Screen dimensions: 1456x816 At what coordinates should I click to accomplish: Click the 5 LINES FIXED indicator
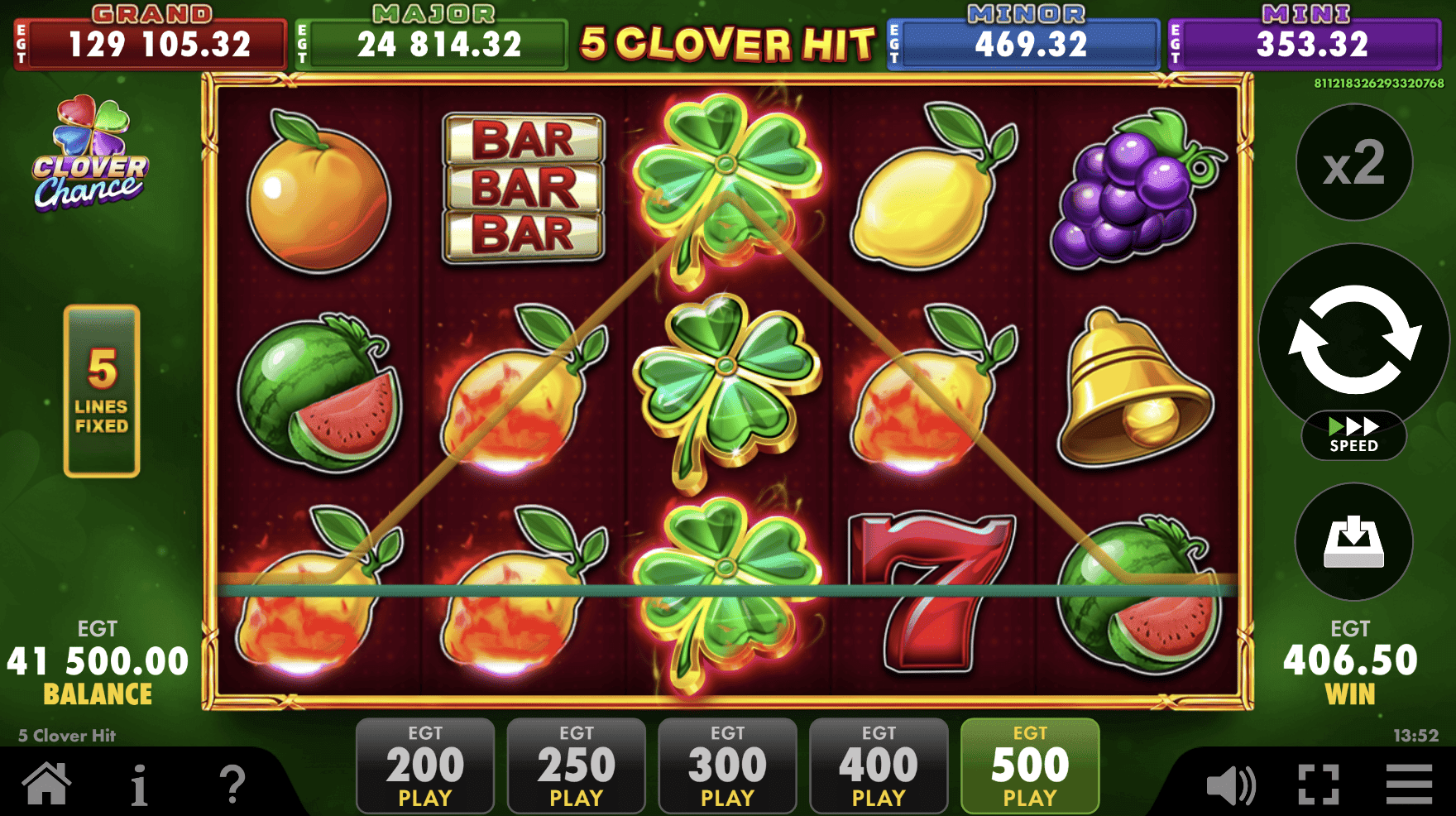pos(101,389)
